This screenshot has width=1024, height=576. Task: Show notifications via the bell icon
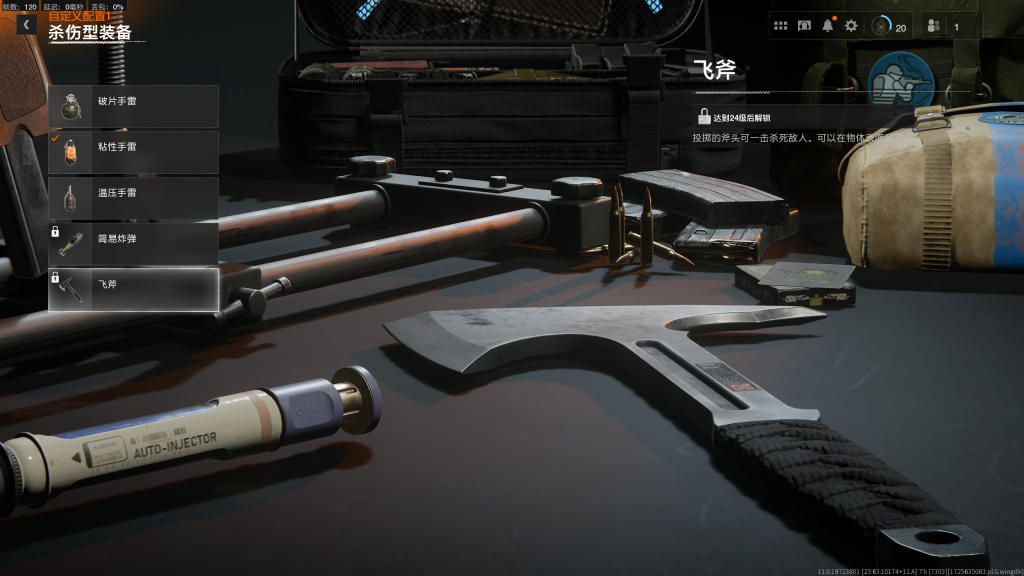pos(828,26)
